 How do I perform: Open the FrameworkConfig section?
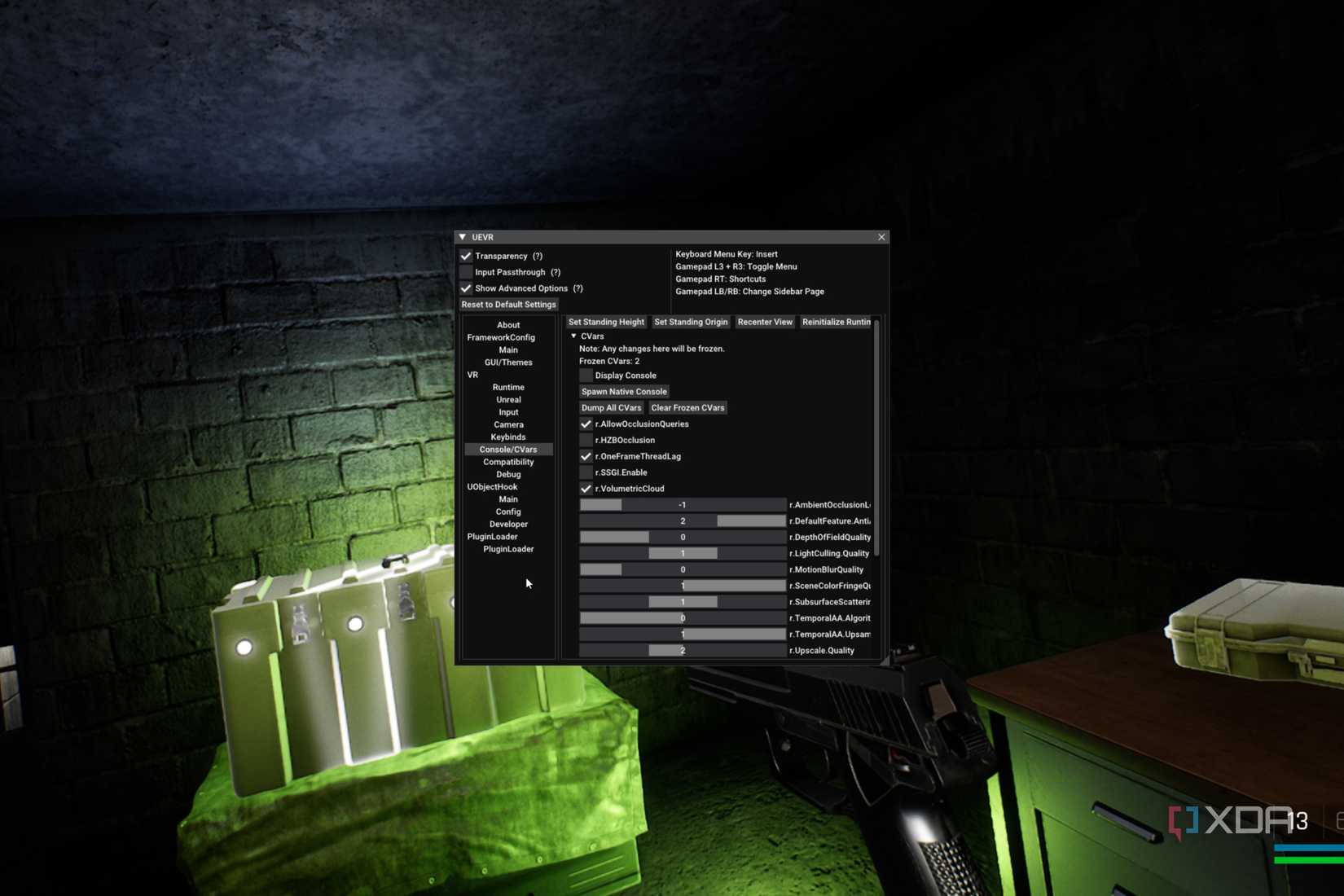click(x=500, y=337)
